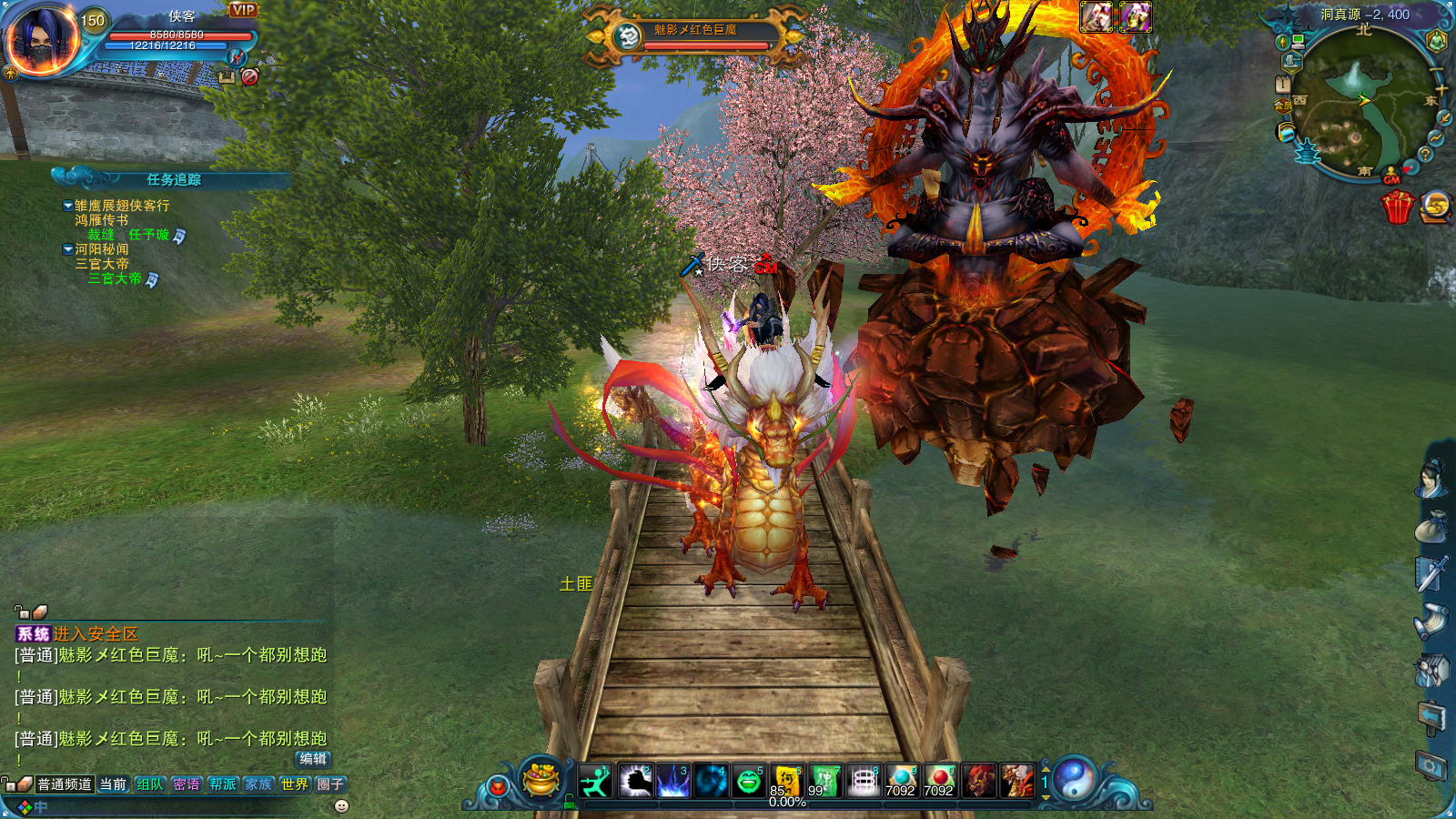Viewport: 1456px width, 819px height.
Task: Open the emoji smiley picker in chat
Action: pos(341,806)
